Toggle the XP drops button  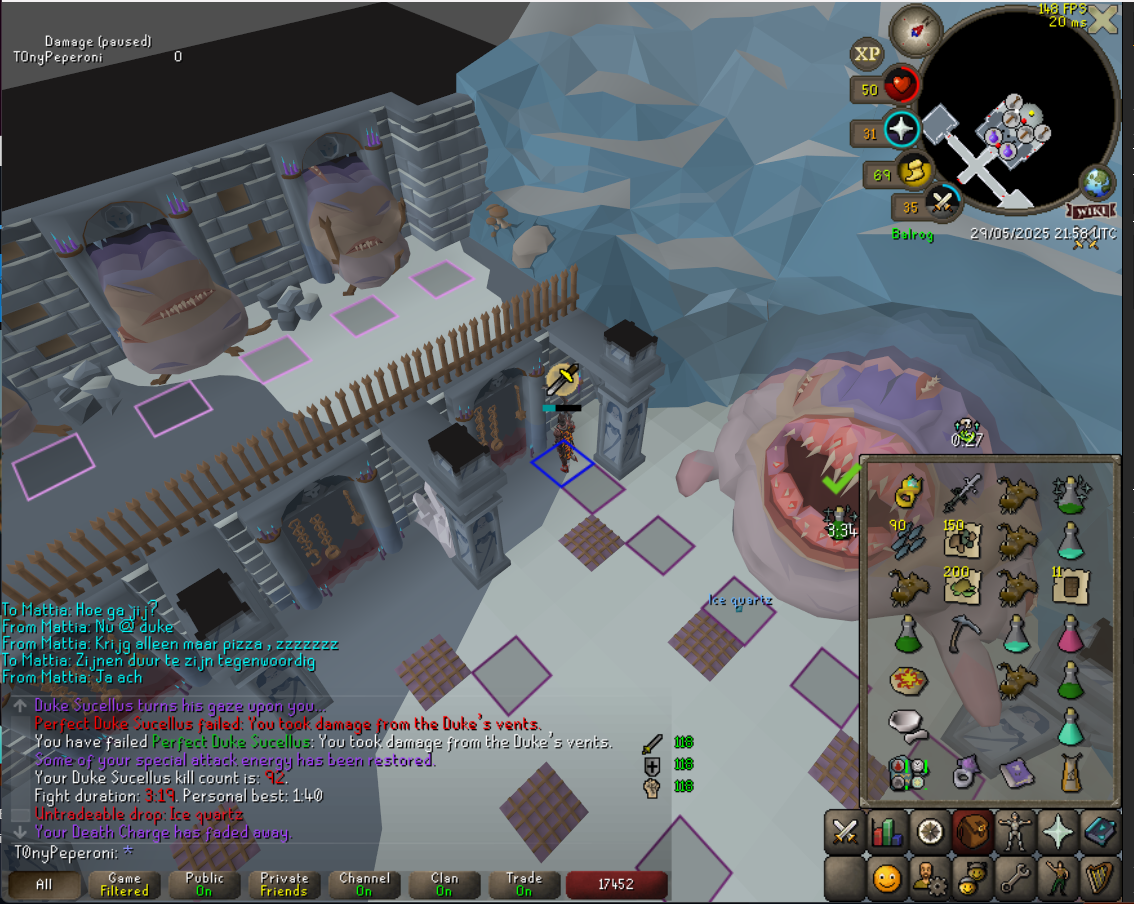click(866, 54)
